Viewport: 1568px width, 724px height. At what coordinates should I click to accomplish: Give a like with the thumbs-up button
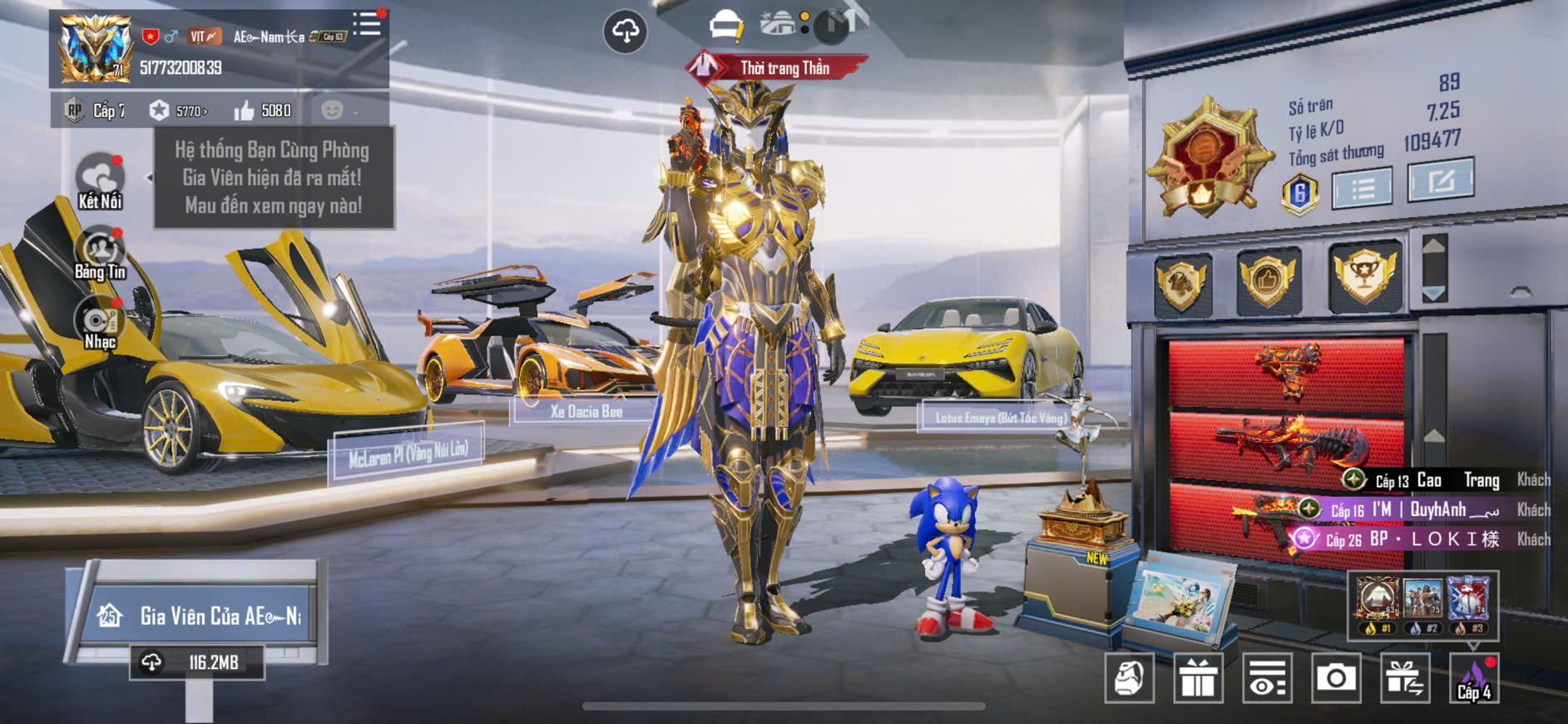pos(244,111)
